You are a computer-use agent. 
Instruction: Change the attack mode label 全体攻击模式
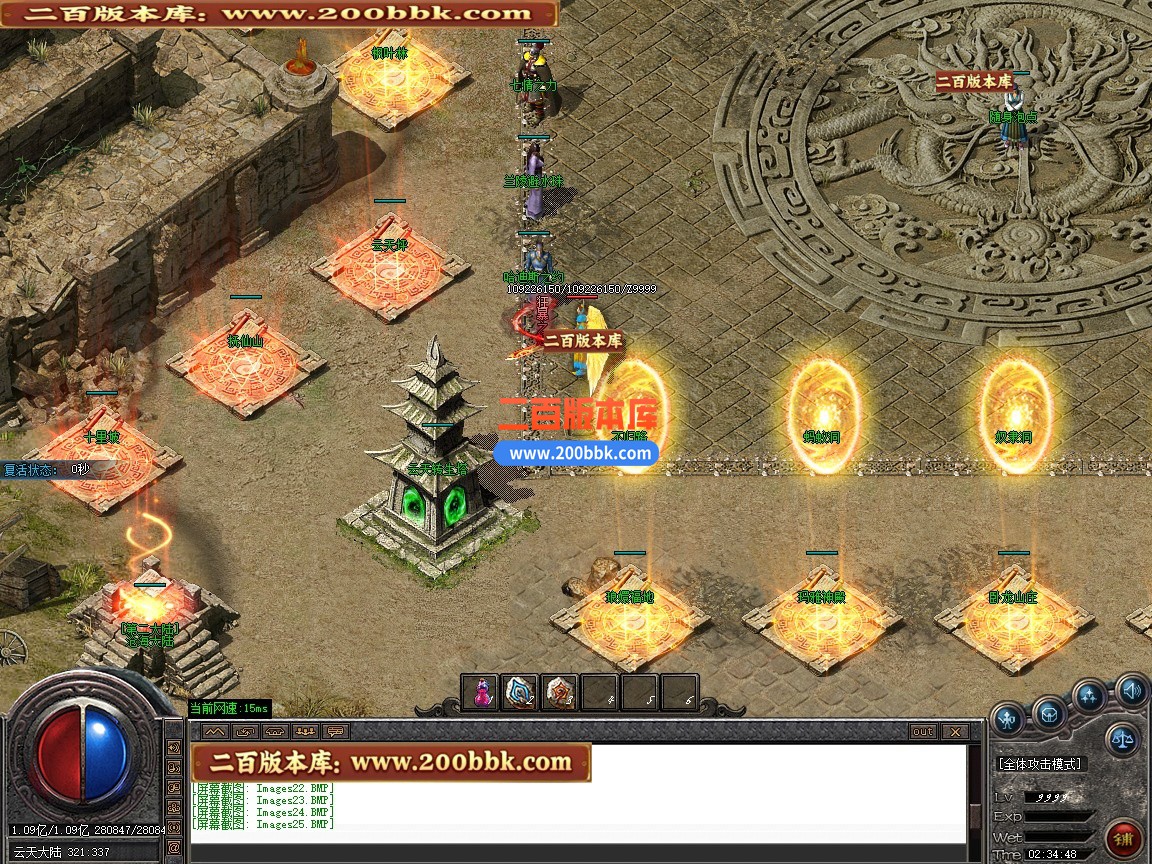1040,764
